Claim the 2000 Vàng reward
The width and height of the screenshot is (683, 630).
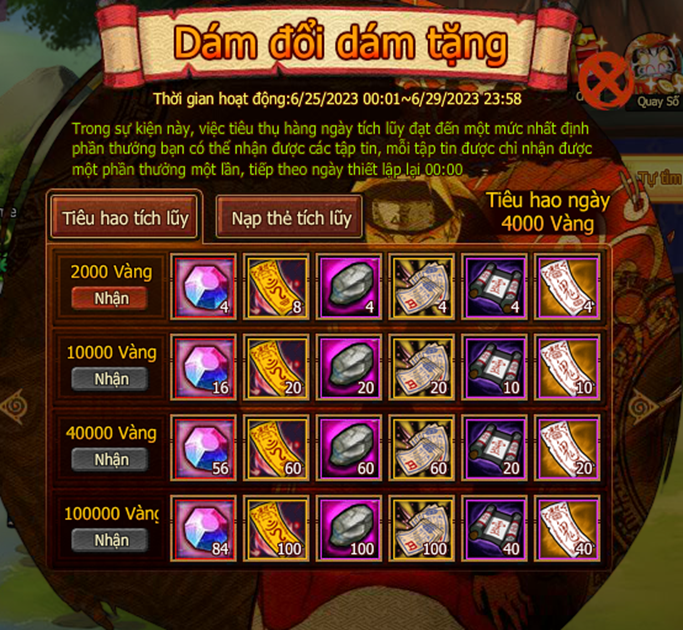click(111, 298)
